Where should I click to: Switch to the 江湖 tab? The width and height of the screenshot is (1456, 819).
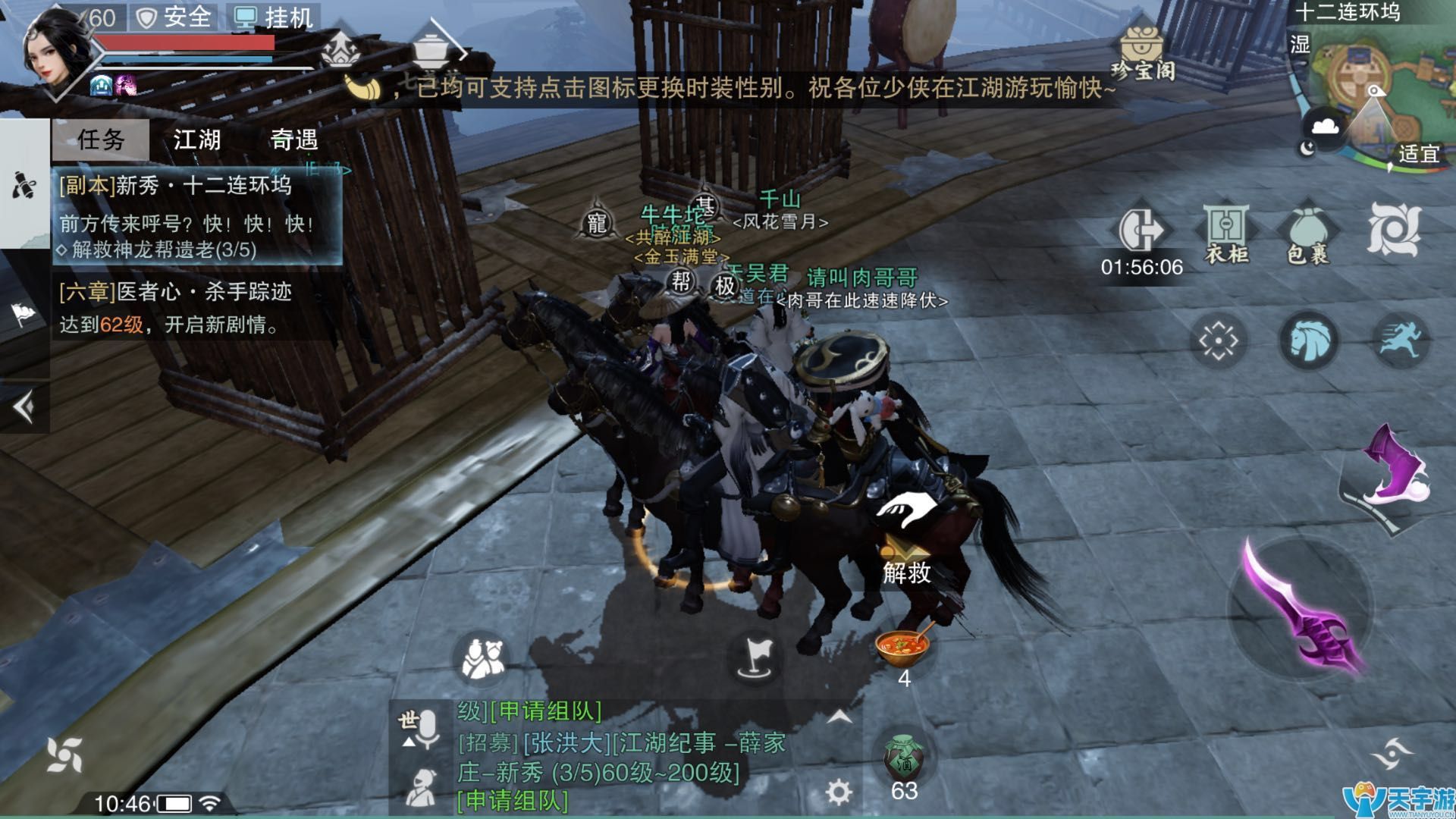tap(197, 140)
